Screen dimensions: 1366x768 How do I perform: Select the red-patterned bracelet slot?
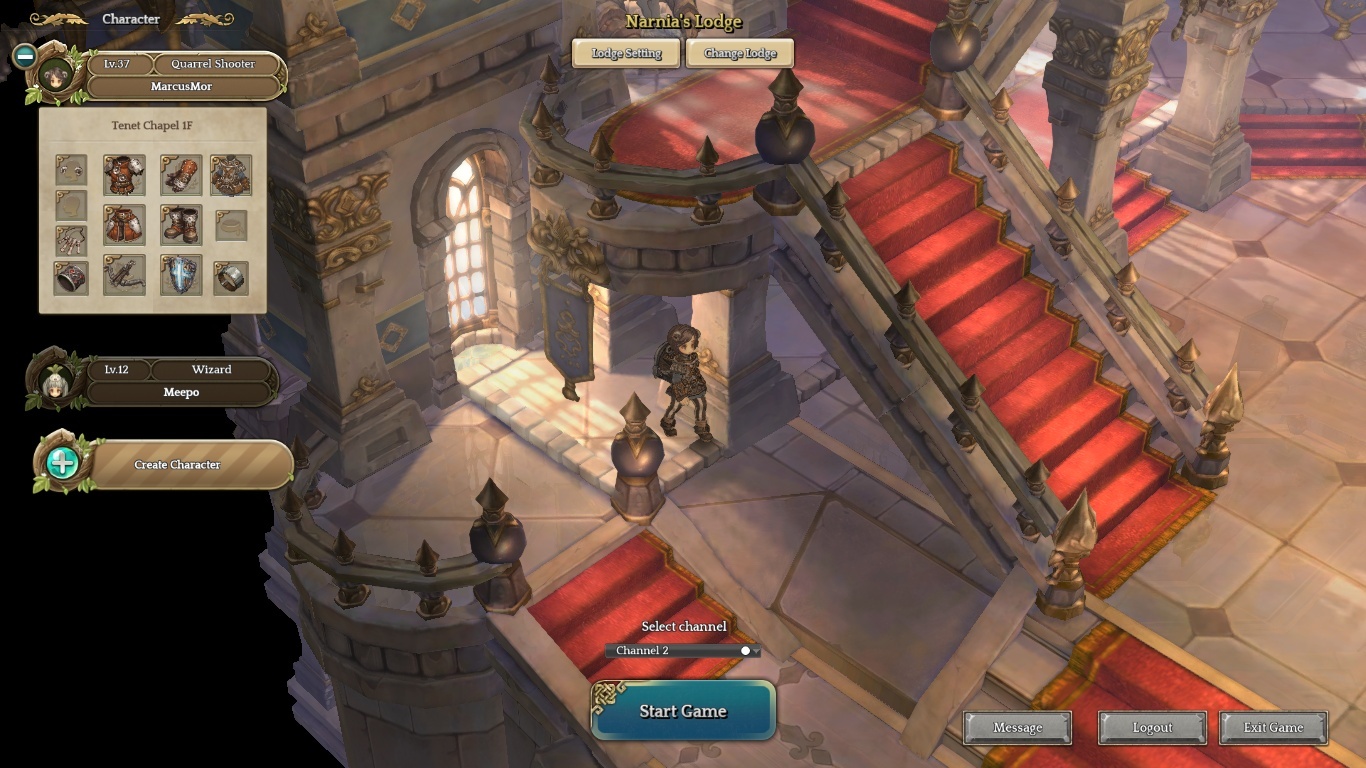(x=71, y=278)
